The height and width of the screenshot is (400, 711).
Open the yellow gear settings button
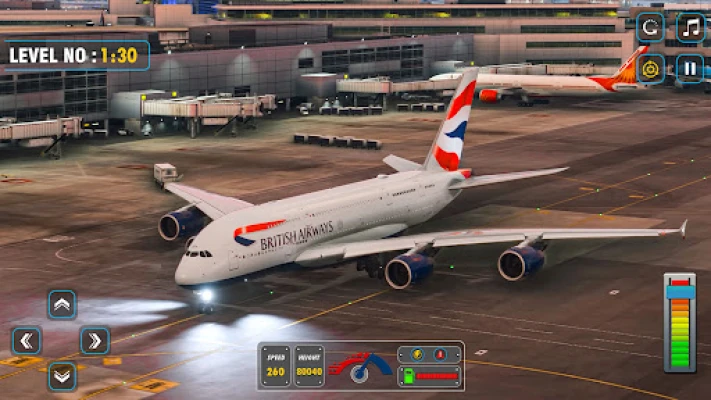[650, 68]
